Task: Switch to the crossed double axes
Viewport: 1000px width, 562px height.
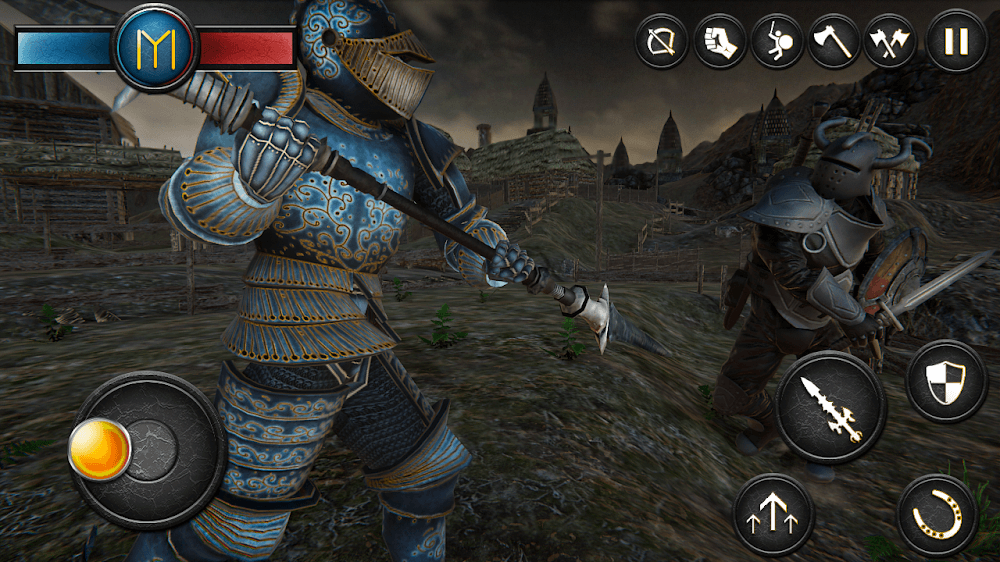Action: point(893,42)
